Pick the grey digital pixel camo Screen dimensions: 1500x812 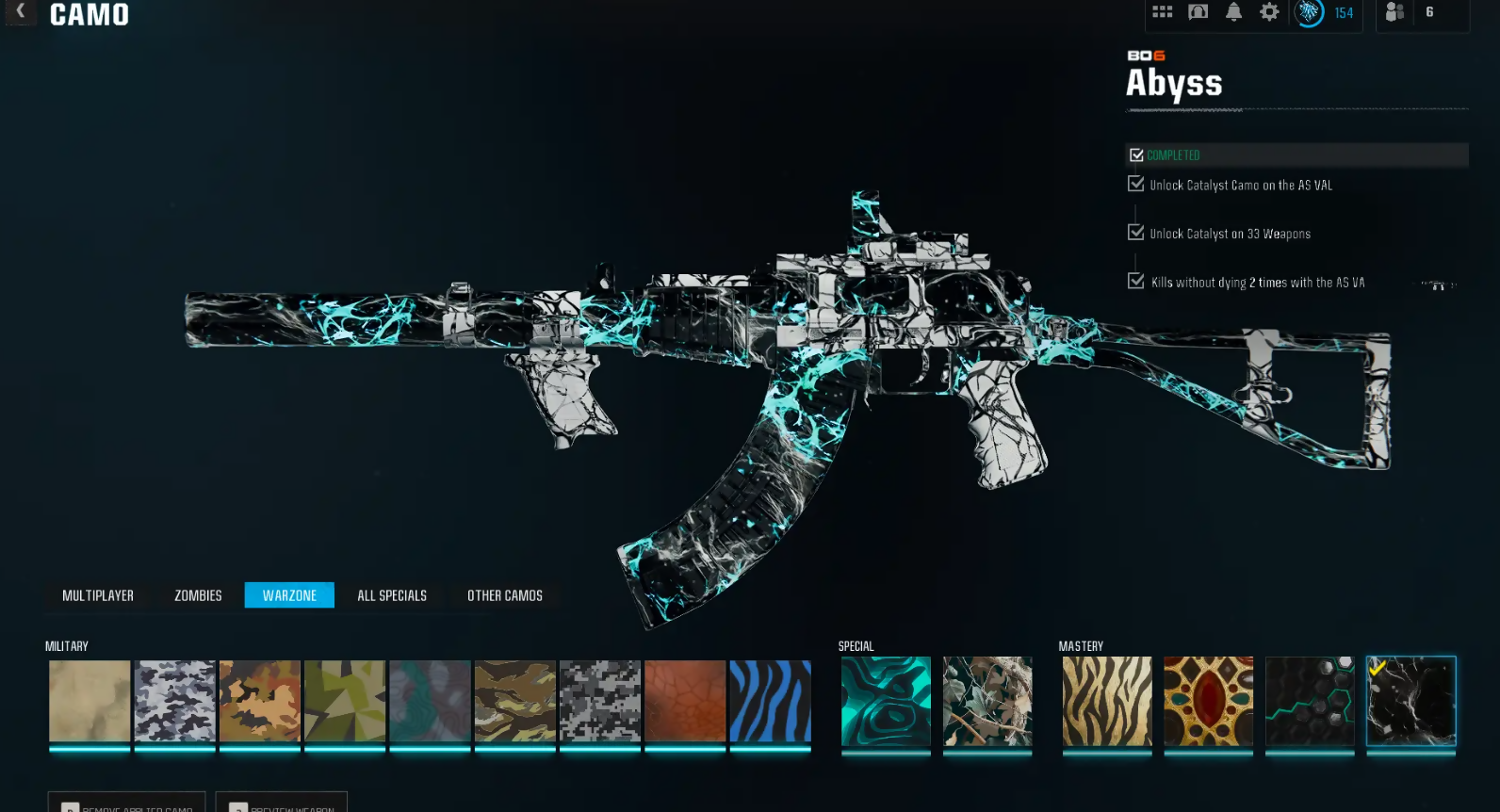point(600,701)
